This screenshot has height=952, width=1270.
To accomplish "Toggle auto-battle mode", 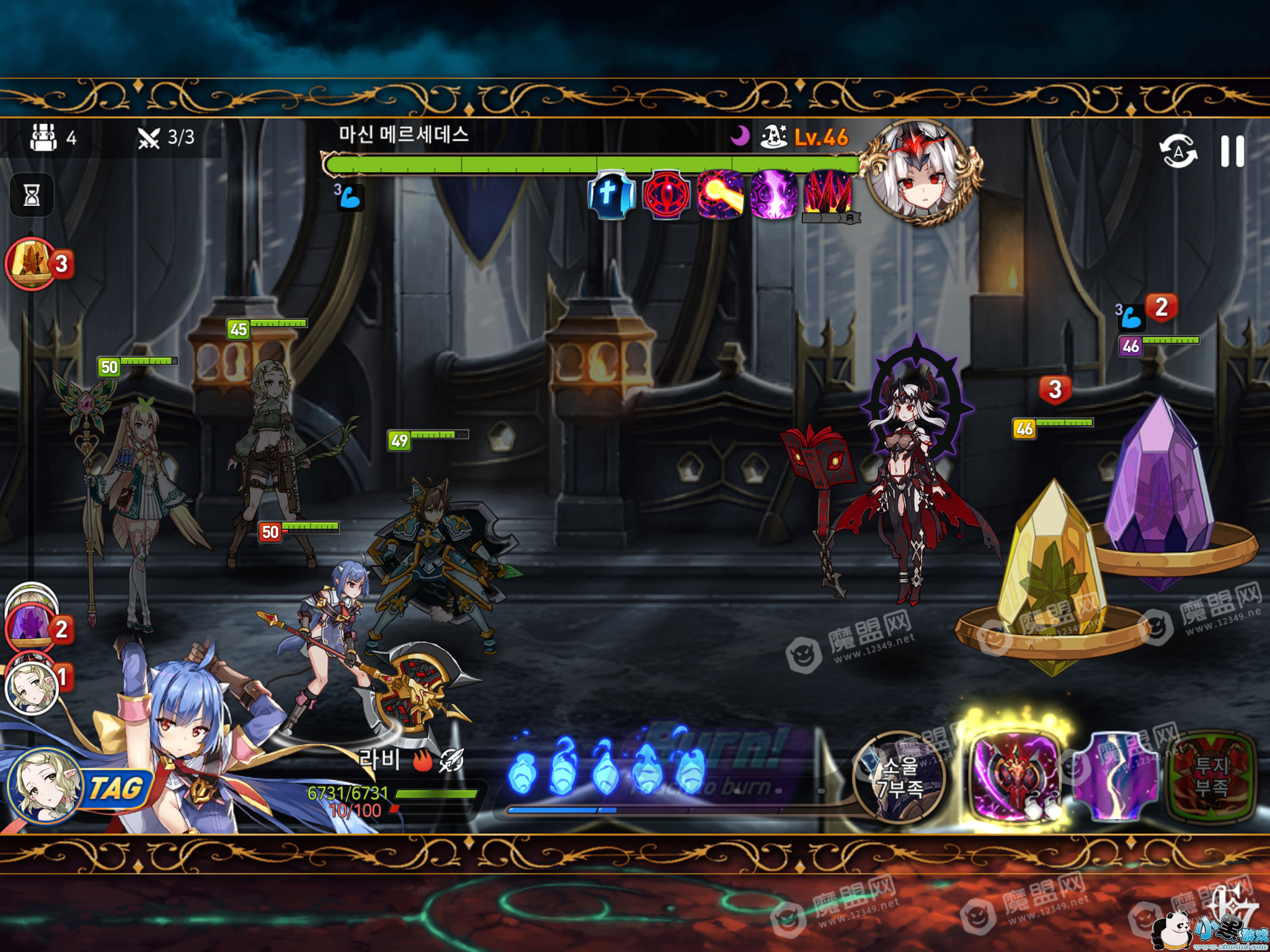I will [x=1178, y=151].
